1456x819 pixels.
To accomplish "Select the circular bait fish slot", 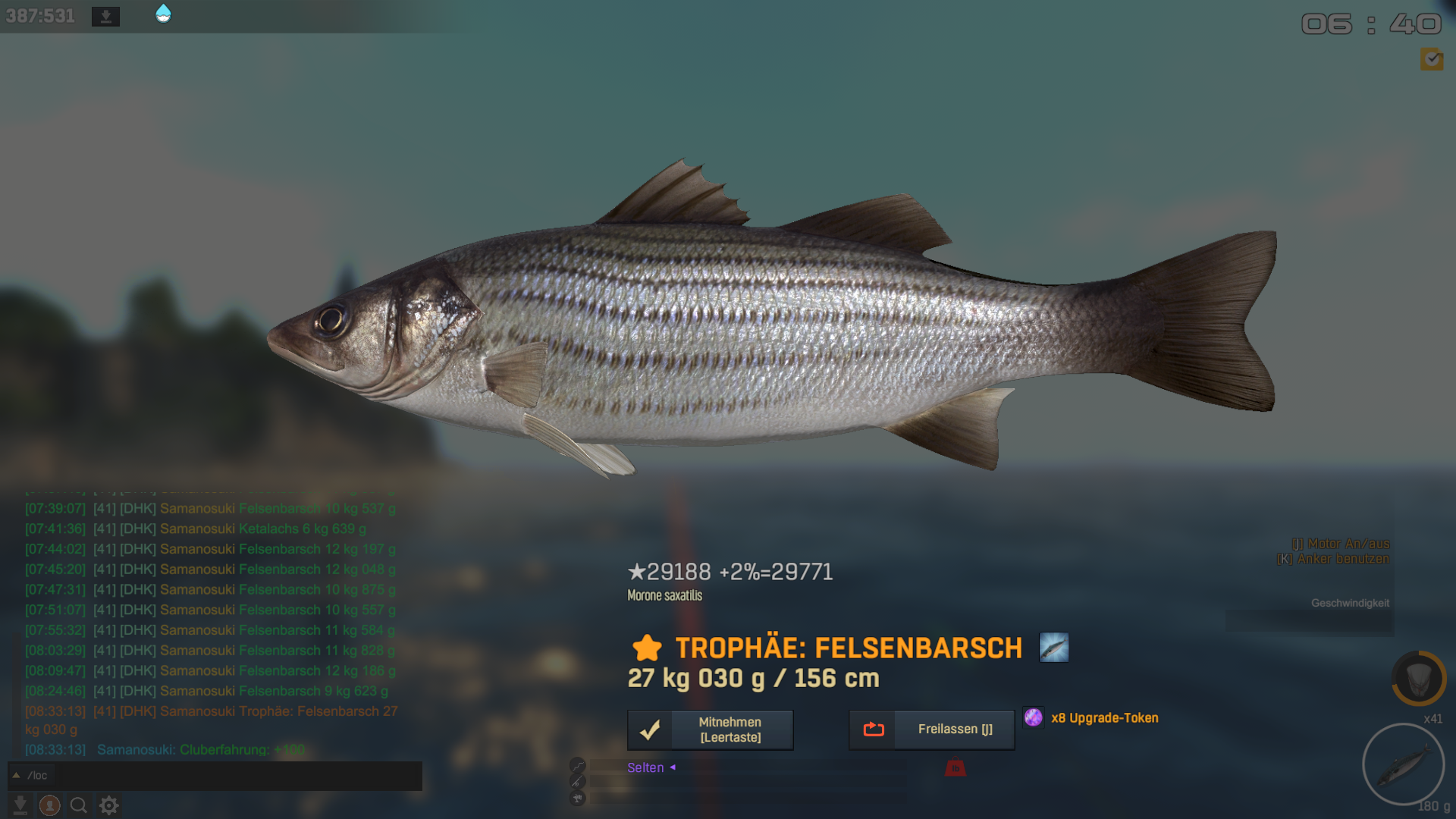I will pyautogui.click(x=1403, y=764).
